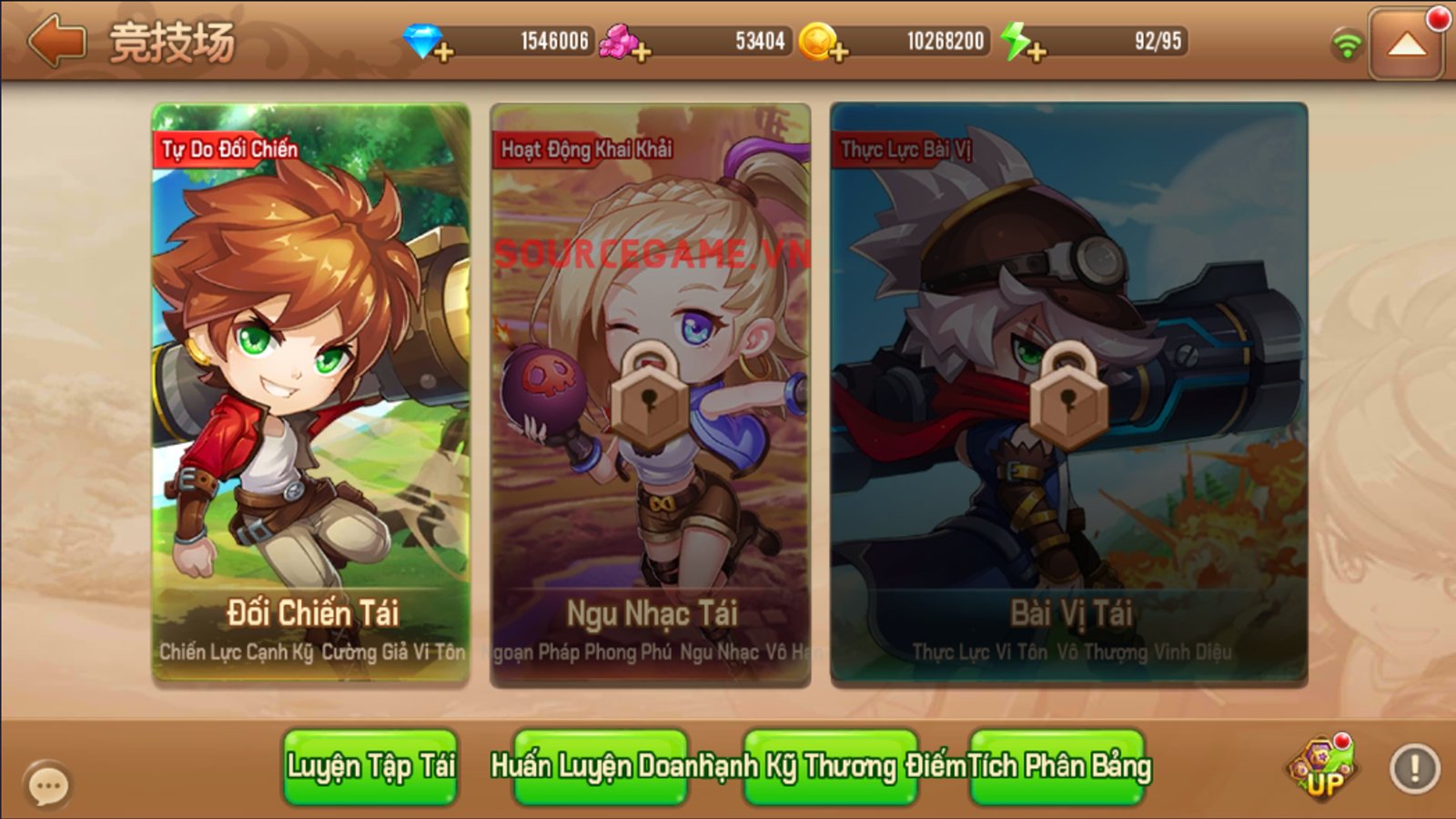Show info via the exclamation mark icon

pos(1414,769)
